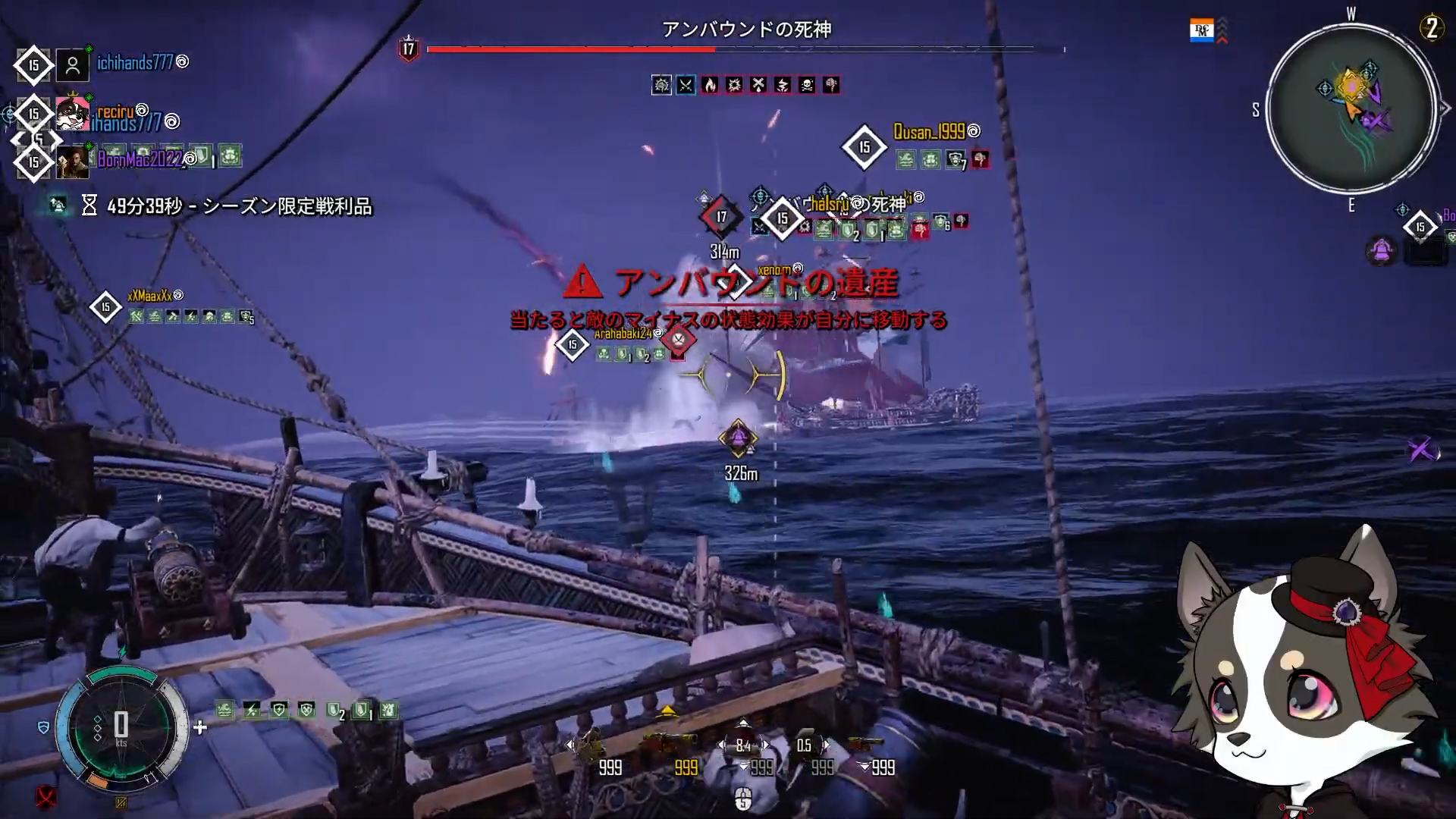Click the ship speed gauge dial

[121, 726]
